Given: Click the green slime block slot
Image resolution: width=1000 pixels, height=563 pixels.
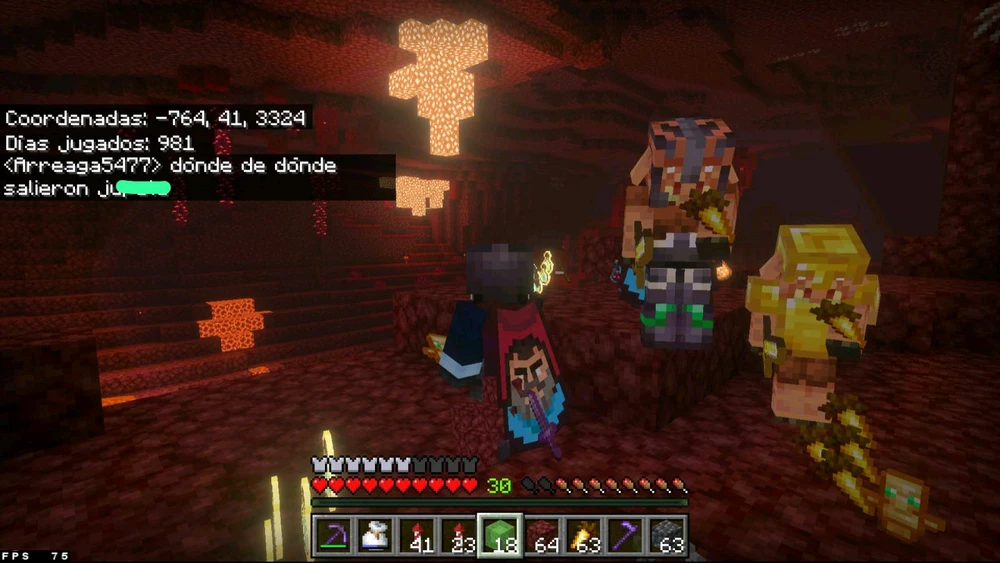Looking at the screenshot, I should pyautogui.click(x=500, y=535).
